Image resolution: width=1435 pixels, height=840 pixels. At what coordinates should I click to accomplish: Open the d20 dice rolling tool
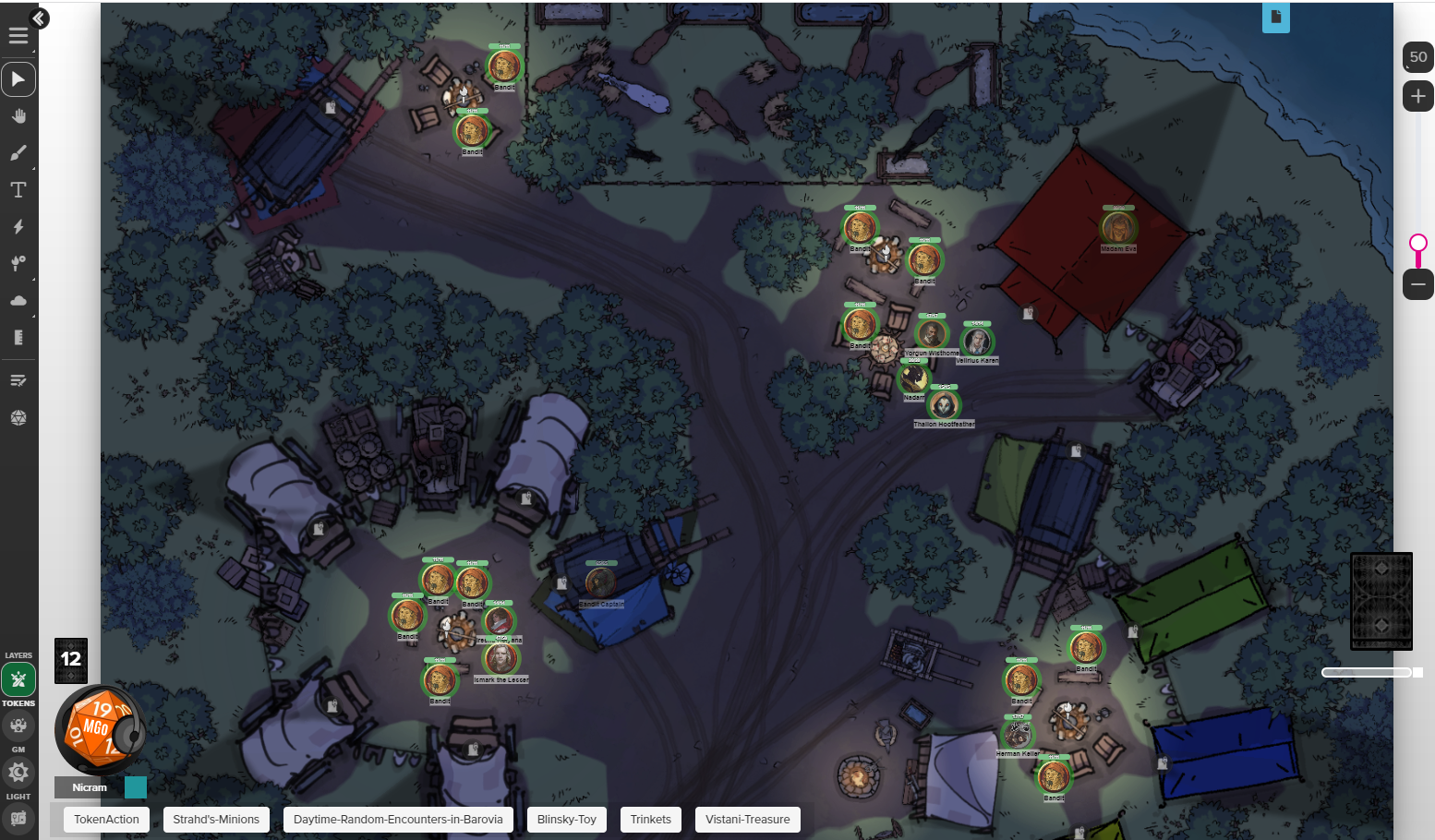18,417
